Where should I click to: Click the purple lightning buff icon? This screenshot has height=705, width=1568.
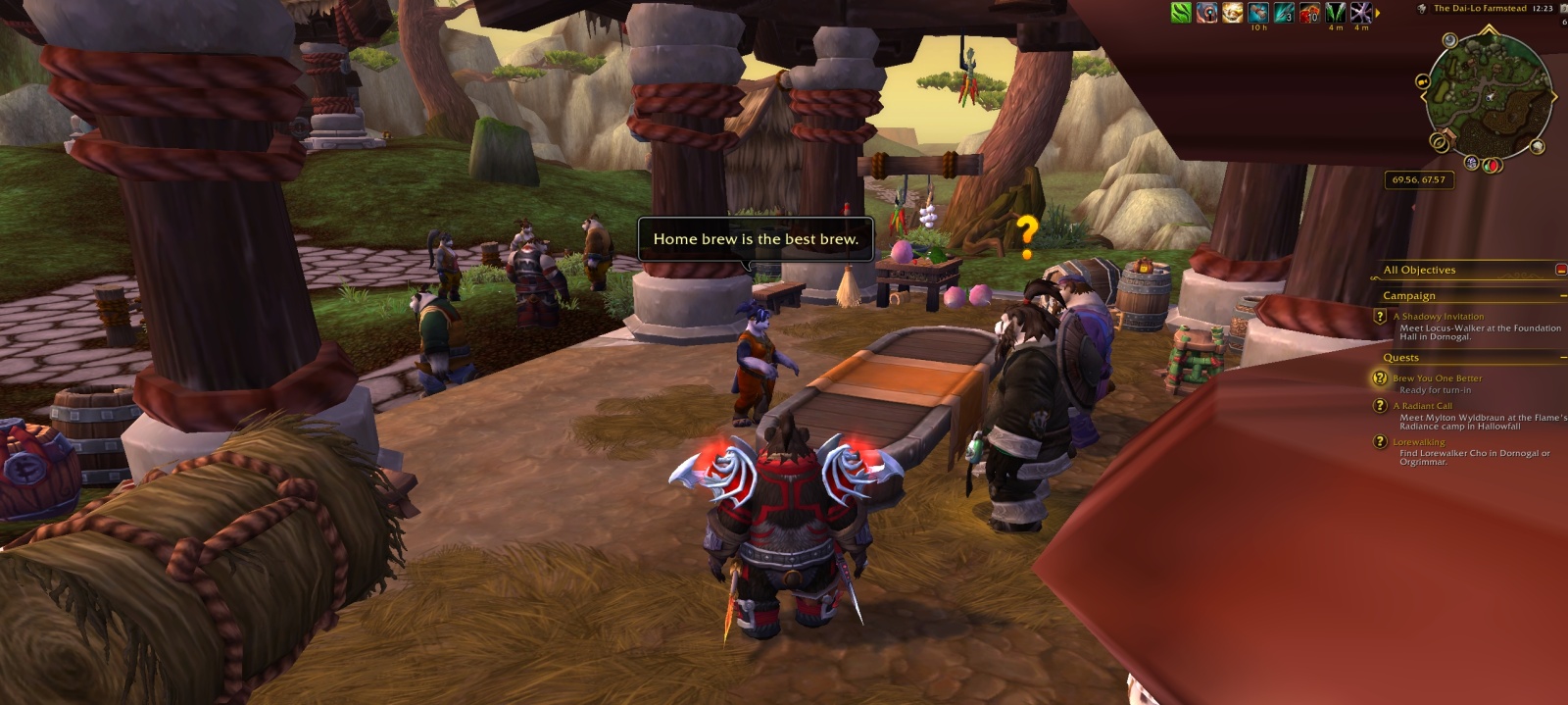coord(1360,13)
